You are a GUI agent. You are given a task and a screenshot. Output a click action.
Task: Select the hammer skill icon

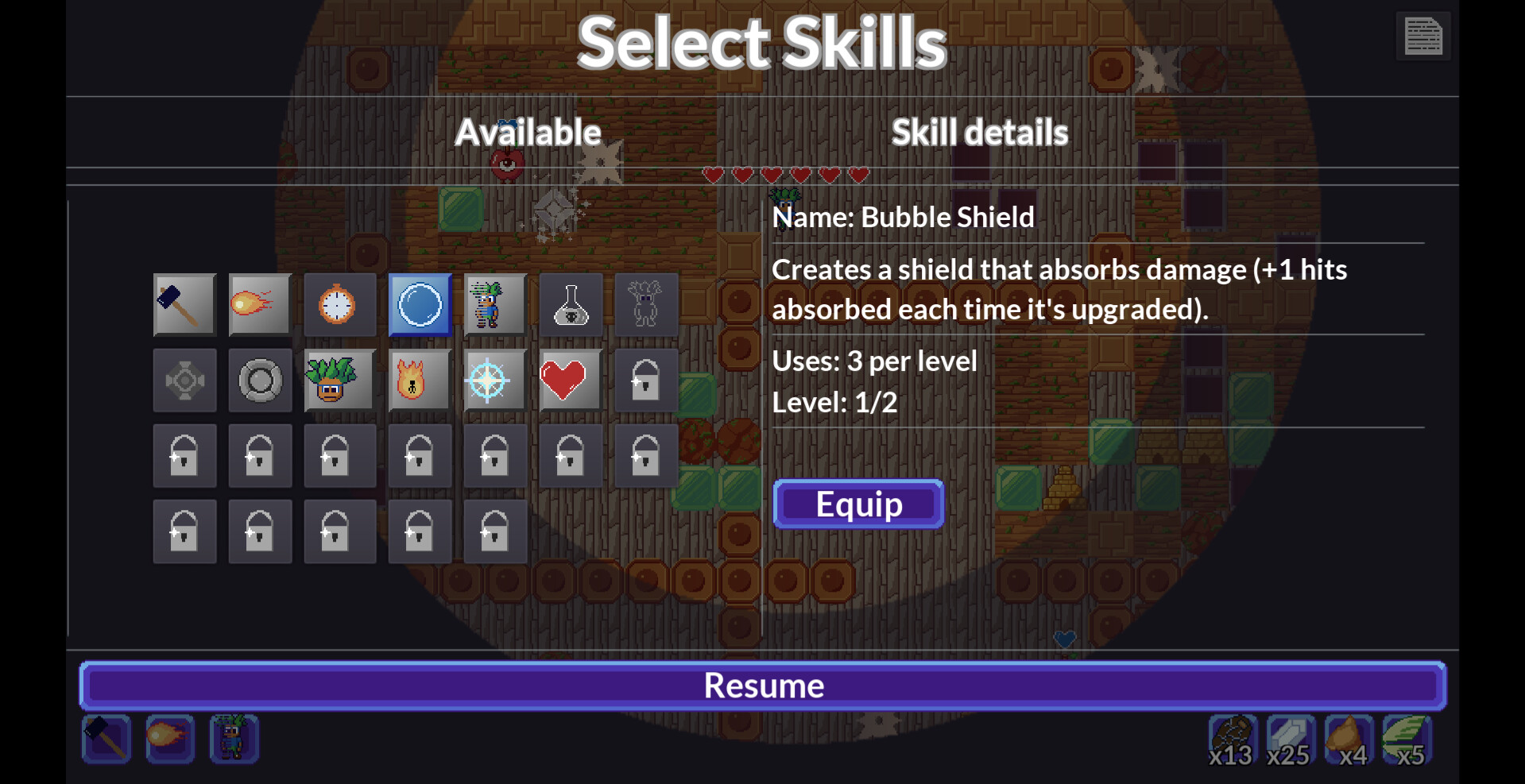point(184,304)
